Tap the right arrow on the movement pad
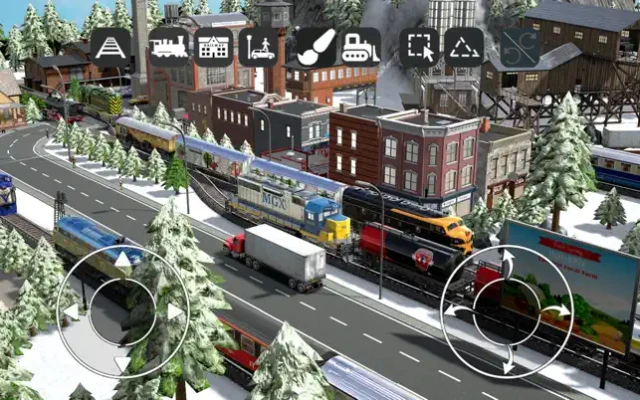 [174, 312]
